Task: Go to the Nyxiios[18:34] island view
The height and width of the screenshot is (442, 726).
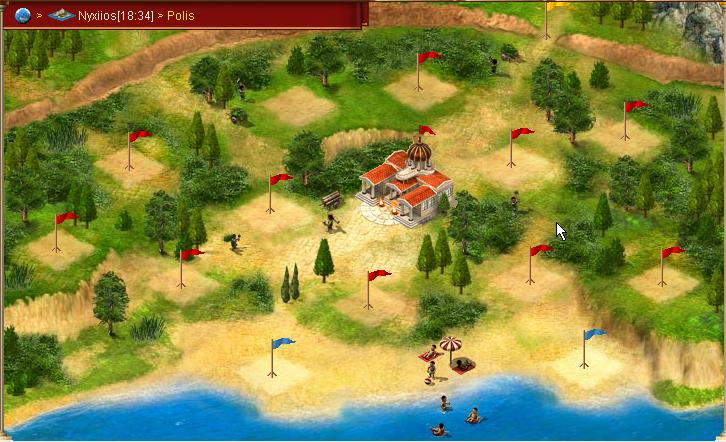Action: tap(114, 16)
